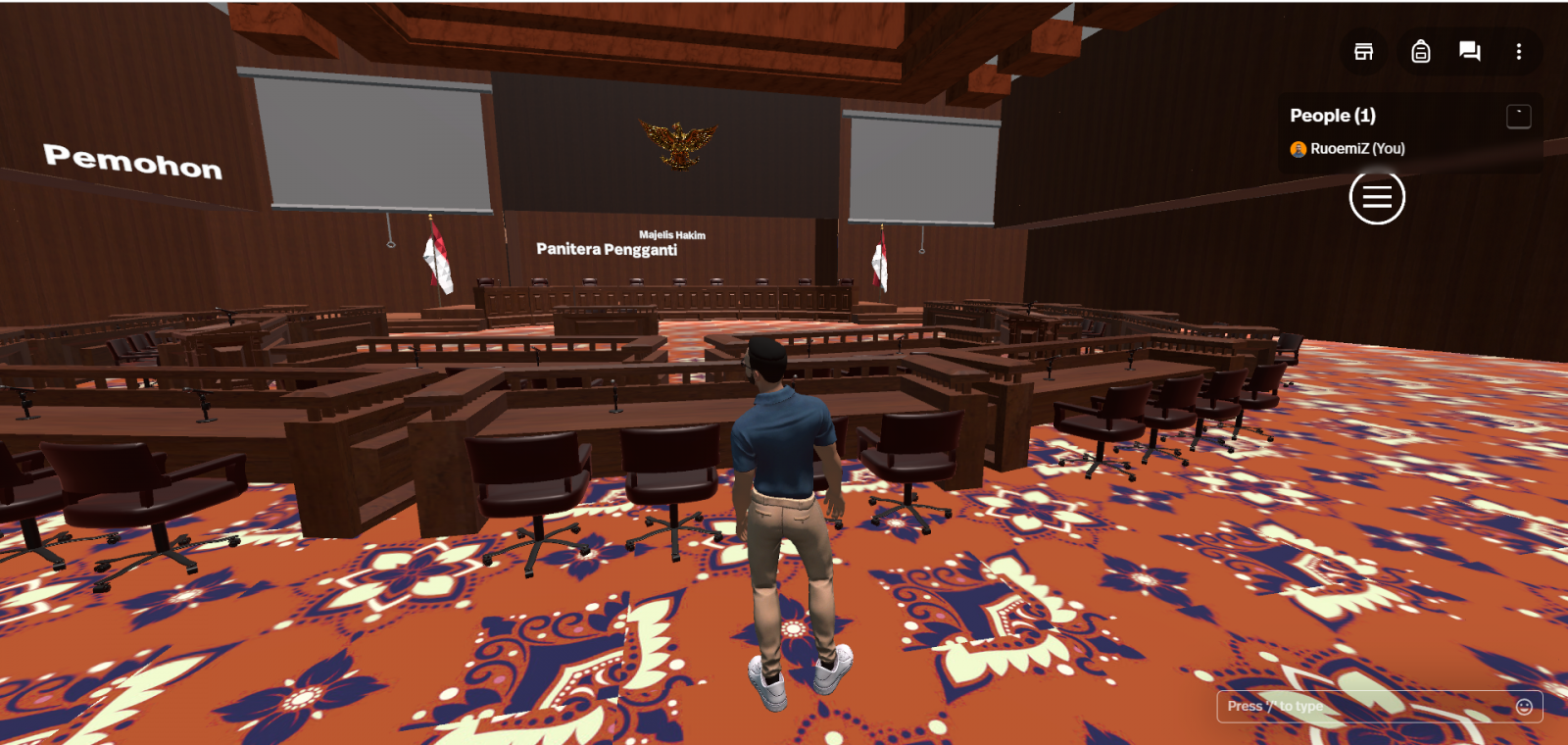Open the three-dot more options menu
Viewport: 1568px width, 745px height.
click(x=1519, y=52)
